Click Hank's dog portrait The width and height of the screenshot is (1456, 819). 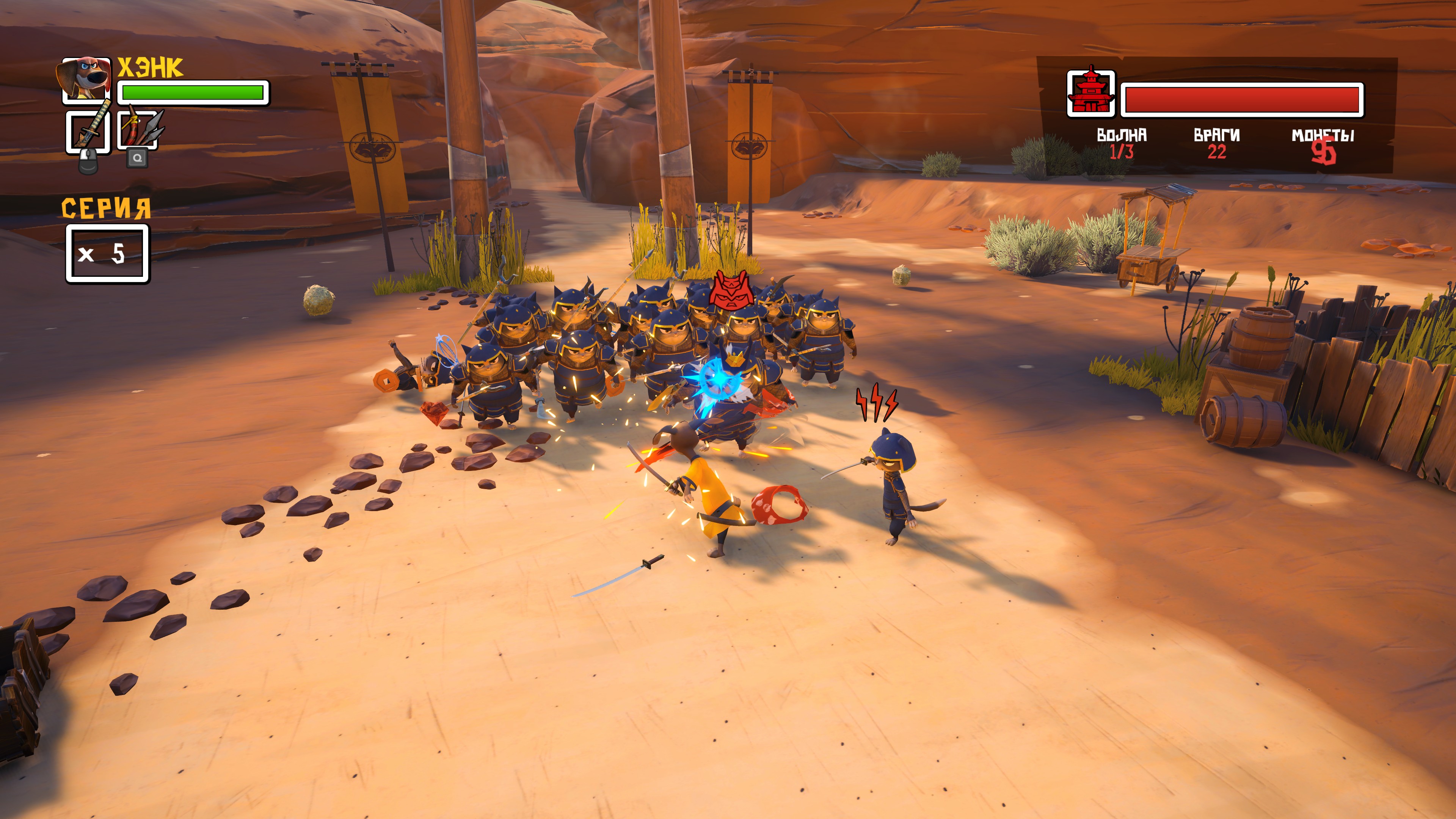(x=85, y=80)
